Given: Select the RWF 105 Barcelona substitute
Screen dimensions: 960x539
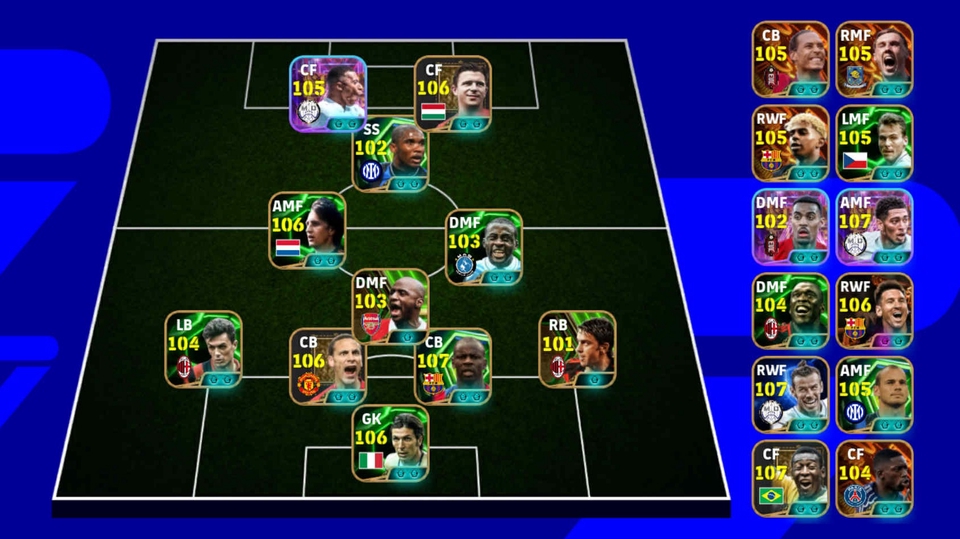Looking at the screenshot, I should click(x=790, y=143).
